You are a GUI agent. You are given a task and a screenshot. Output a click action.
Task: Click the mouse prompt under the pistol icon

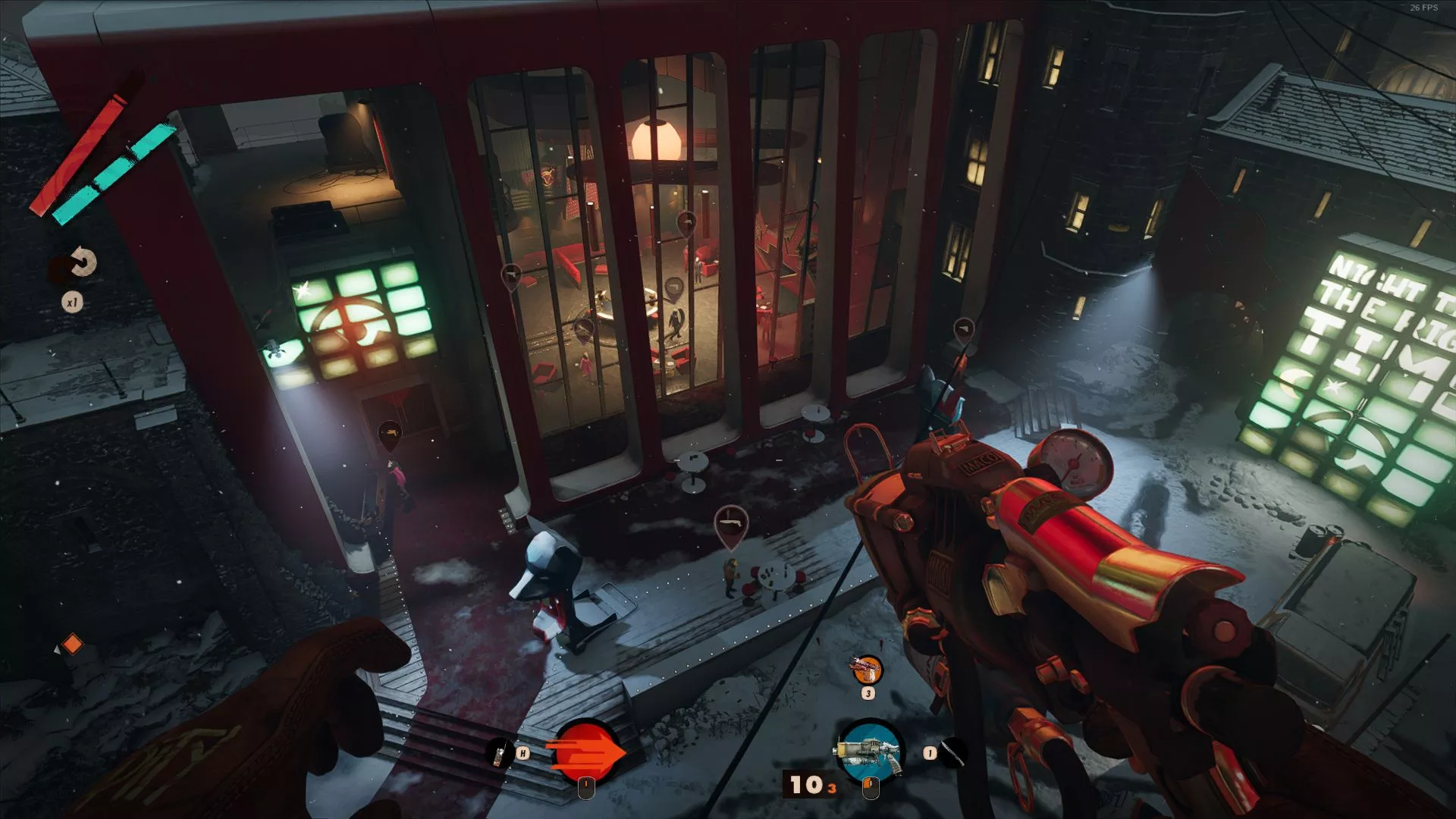pyautogui.click(x=869, y=789)
